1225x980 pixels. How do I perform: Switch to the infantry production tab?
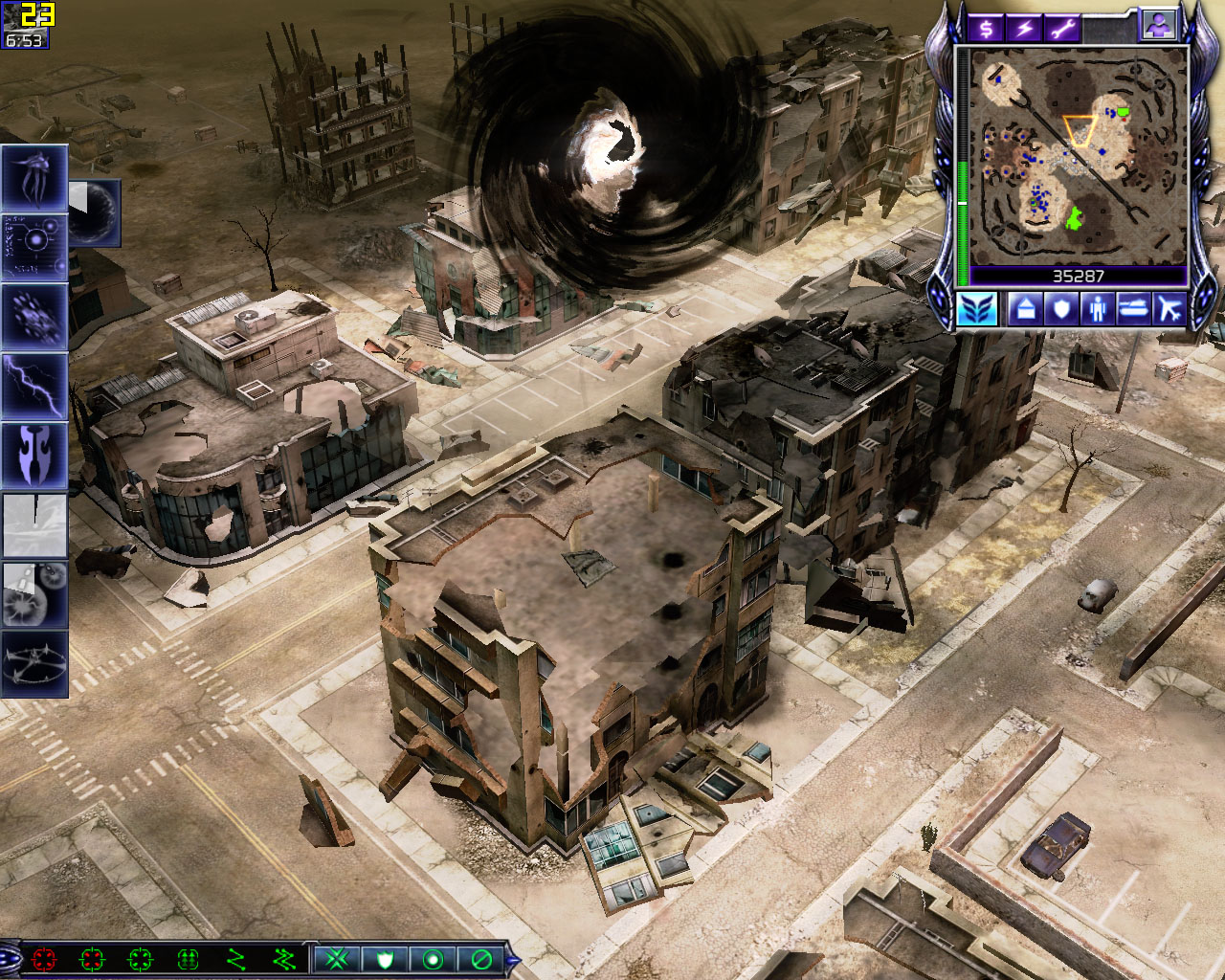point(1097,309)
